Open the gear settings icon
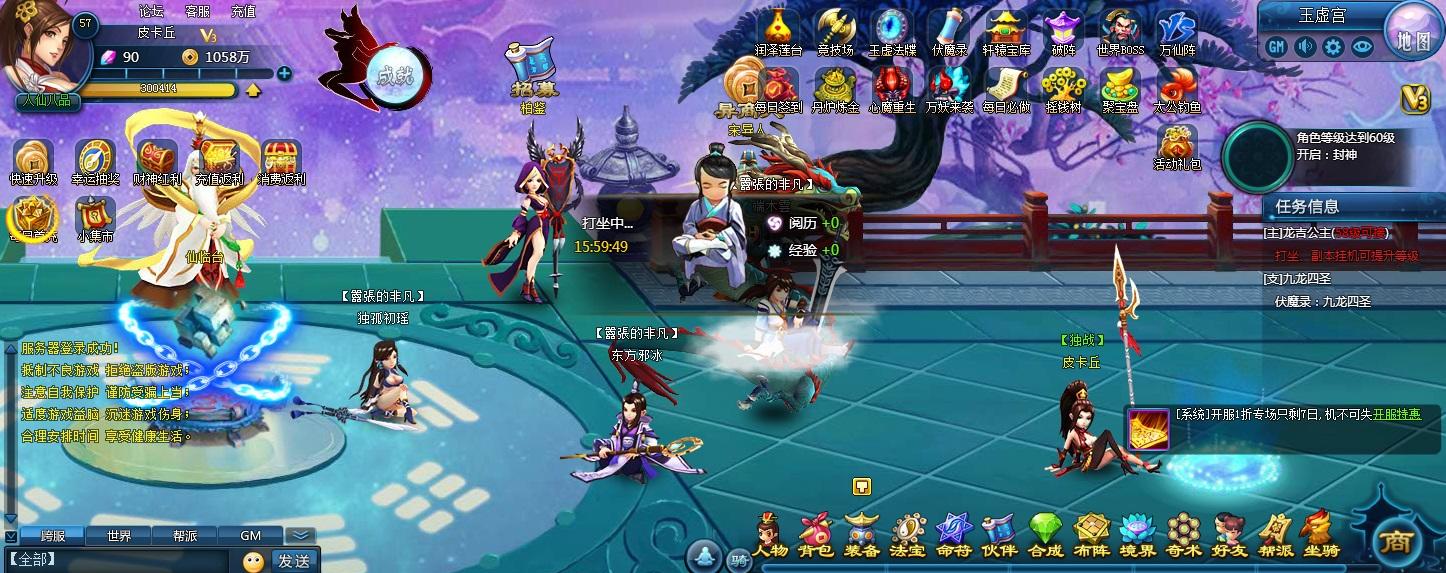Viewport: 1446px width, 573px height. 1333,46
